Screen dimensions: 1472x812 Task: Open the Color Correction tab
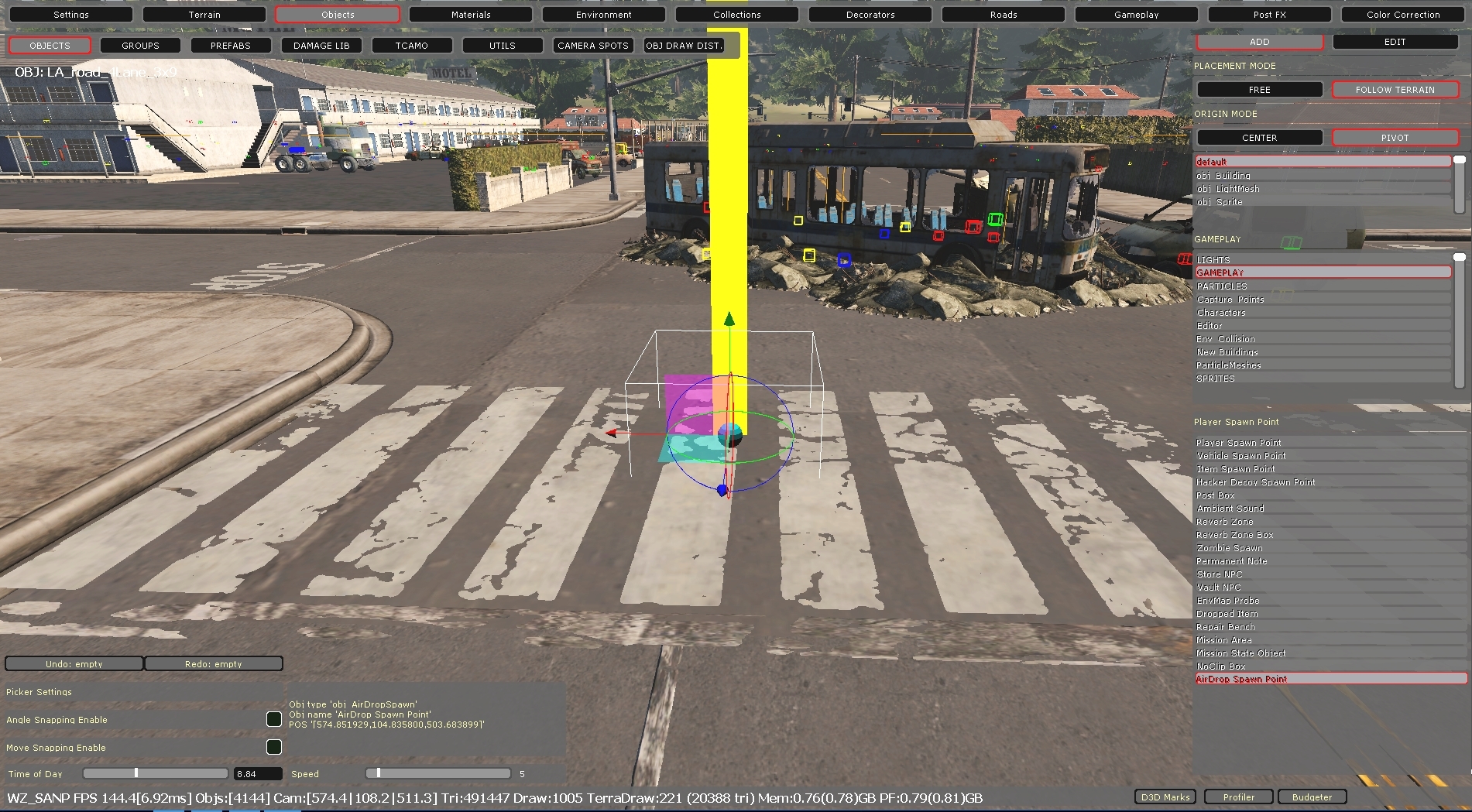[1401, 14]
